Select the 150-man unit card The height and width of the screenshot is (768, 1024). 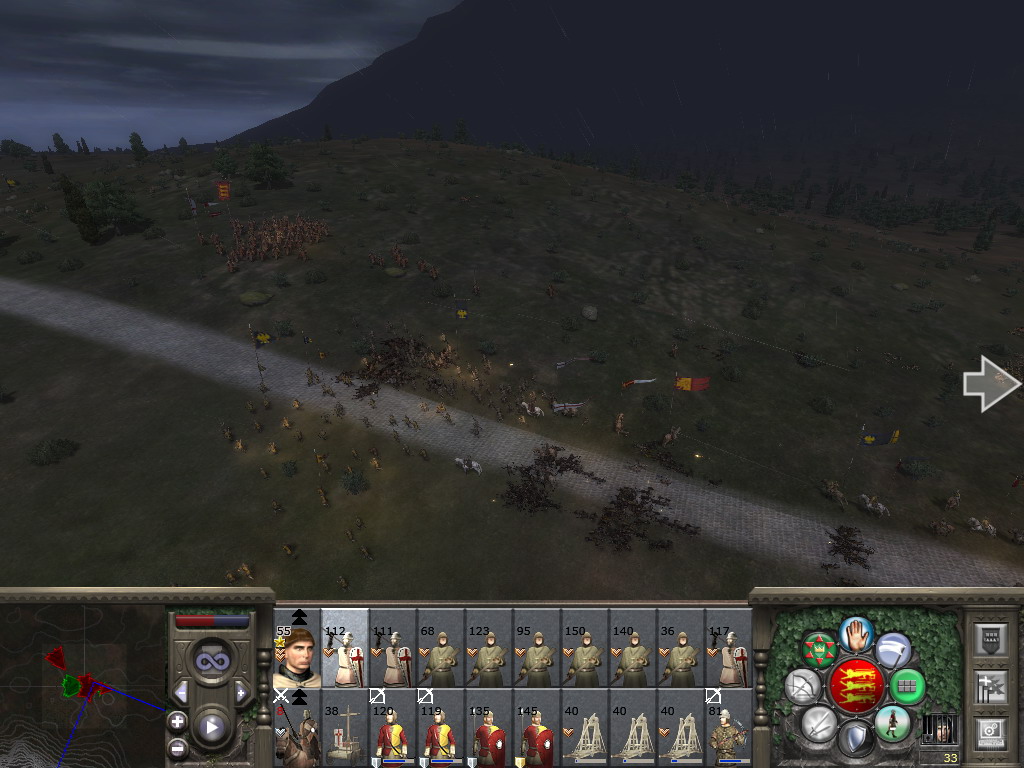tap(585, 652)
